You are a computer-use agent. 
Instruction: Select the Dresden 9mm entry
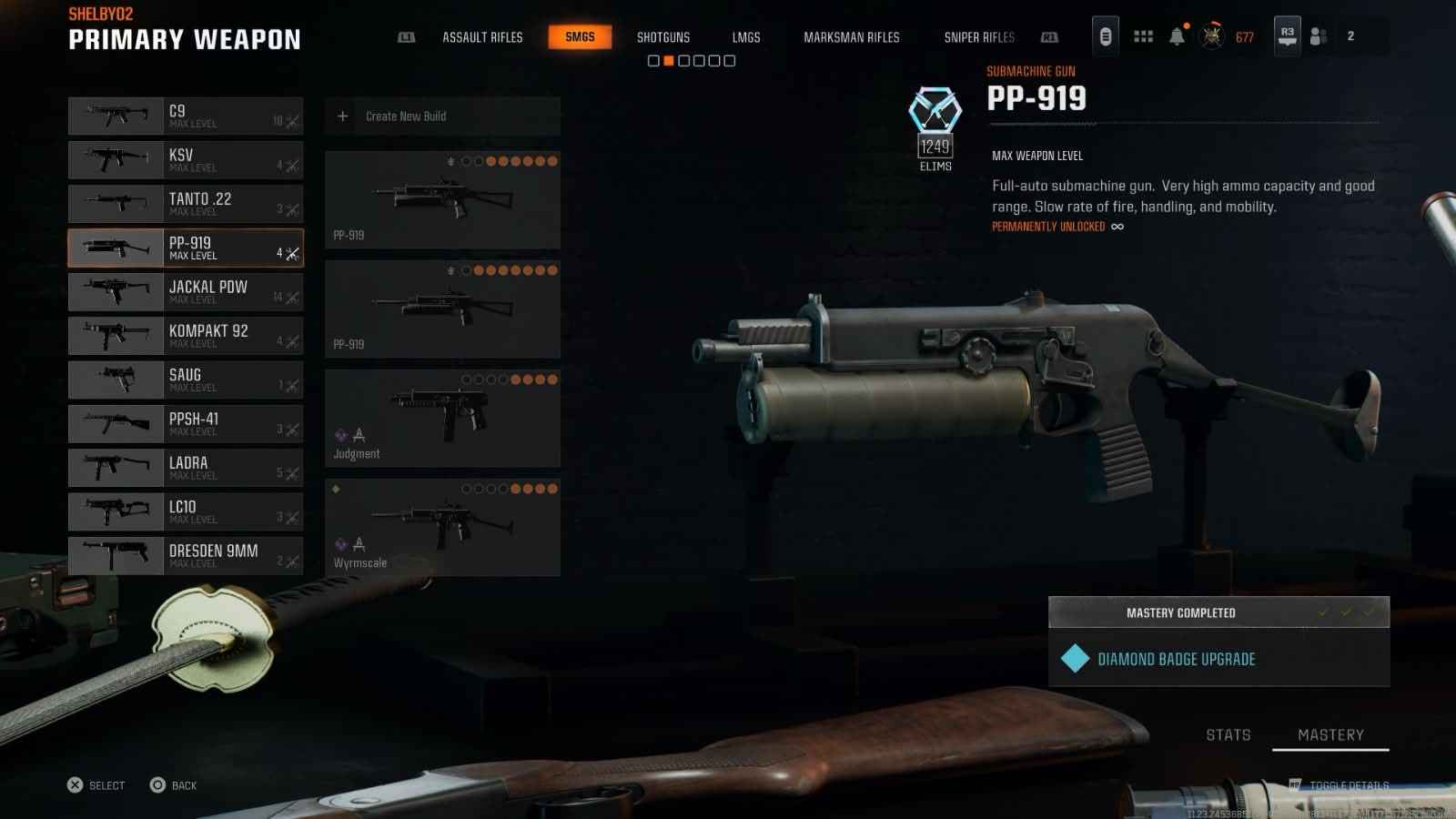click(x=186, y=556)
